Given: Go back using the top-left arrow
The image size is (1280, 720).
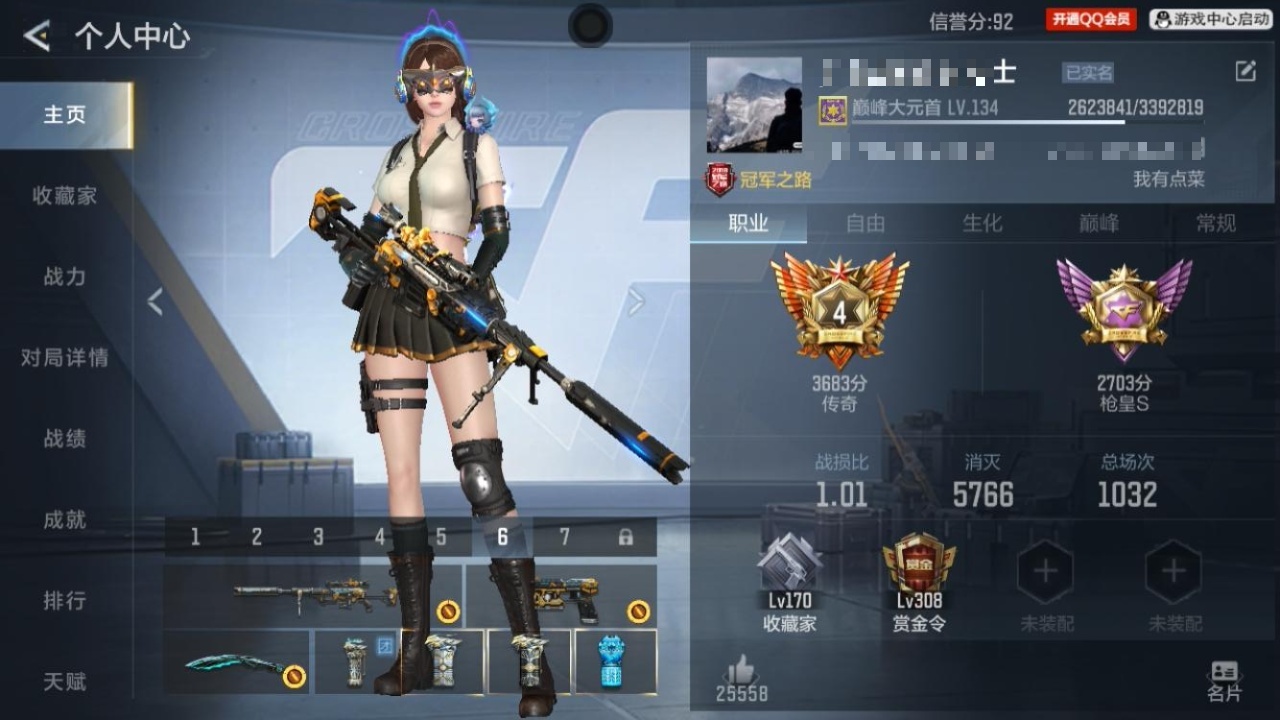Looking at the screenshot, I should [x=37, y=37].
